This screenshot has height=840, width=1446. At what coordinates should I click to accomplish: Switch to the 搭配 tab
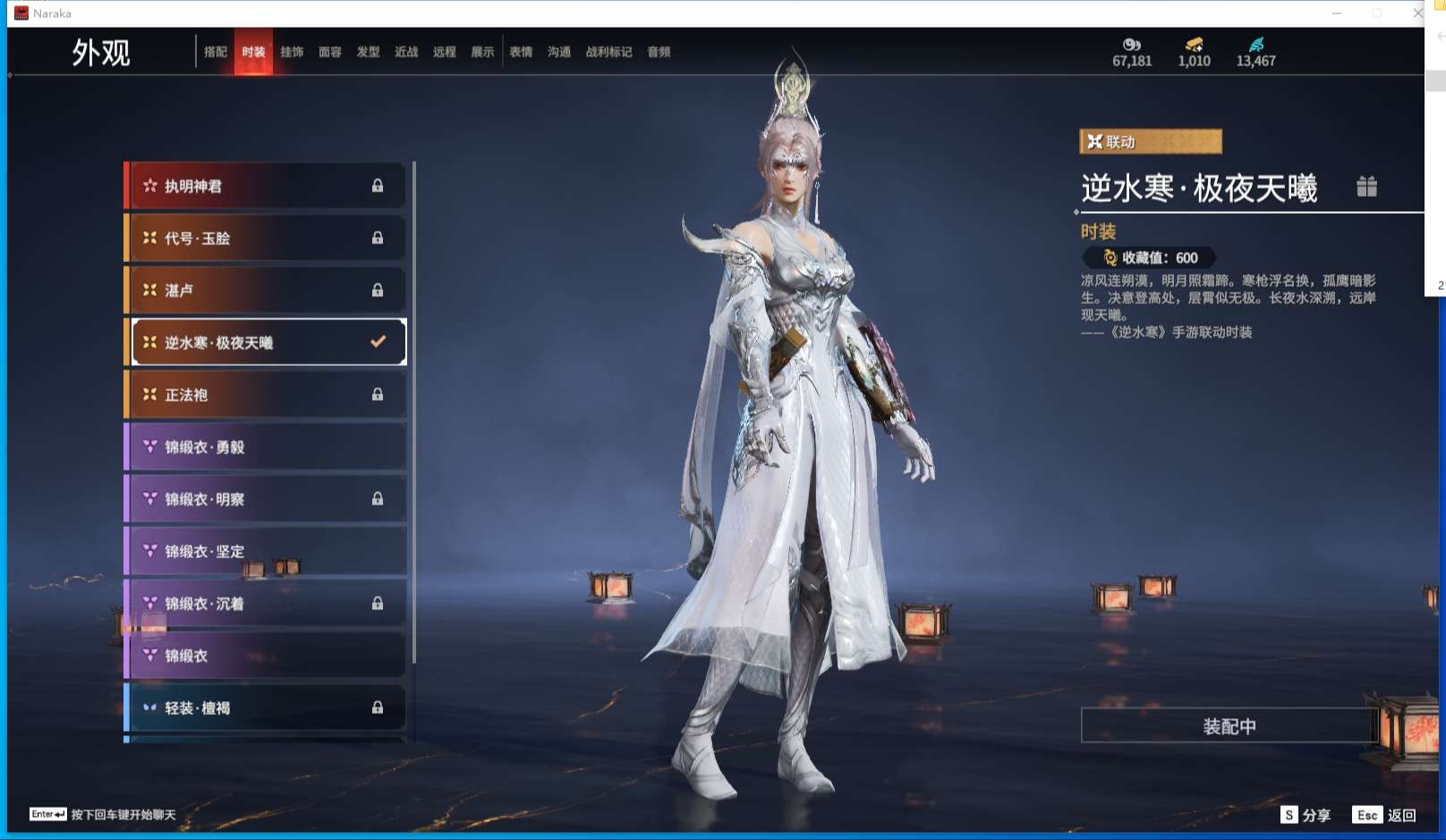tap(215, 52)
